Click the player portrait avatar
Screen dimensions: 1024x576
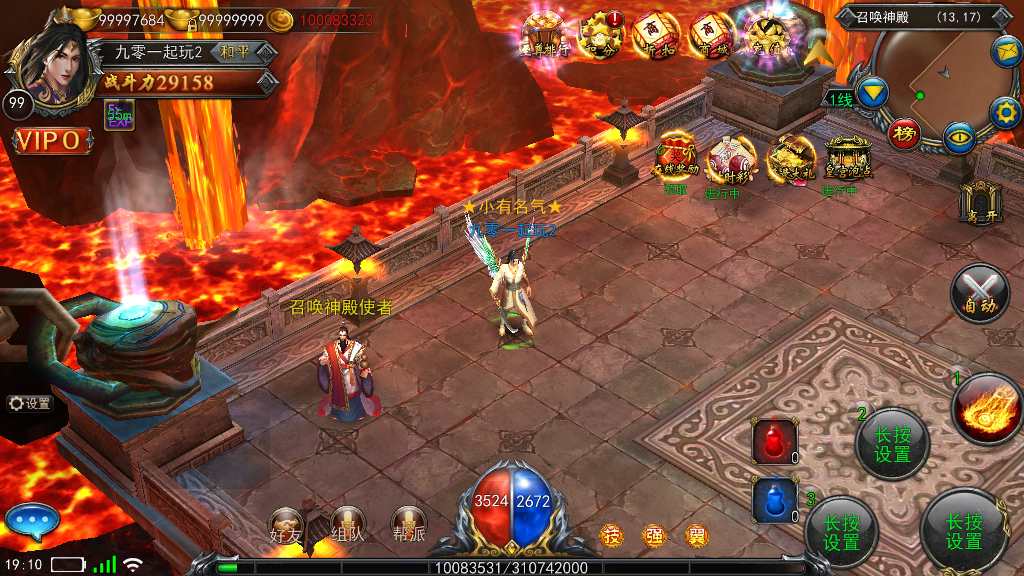click(48, 62)
